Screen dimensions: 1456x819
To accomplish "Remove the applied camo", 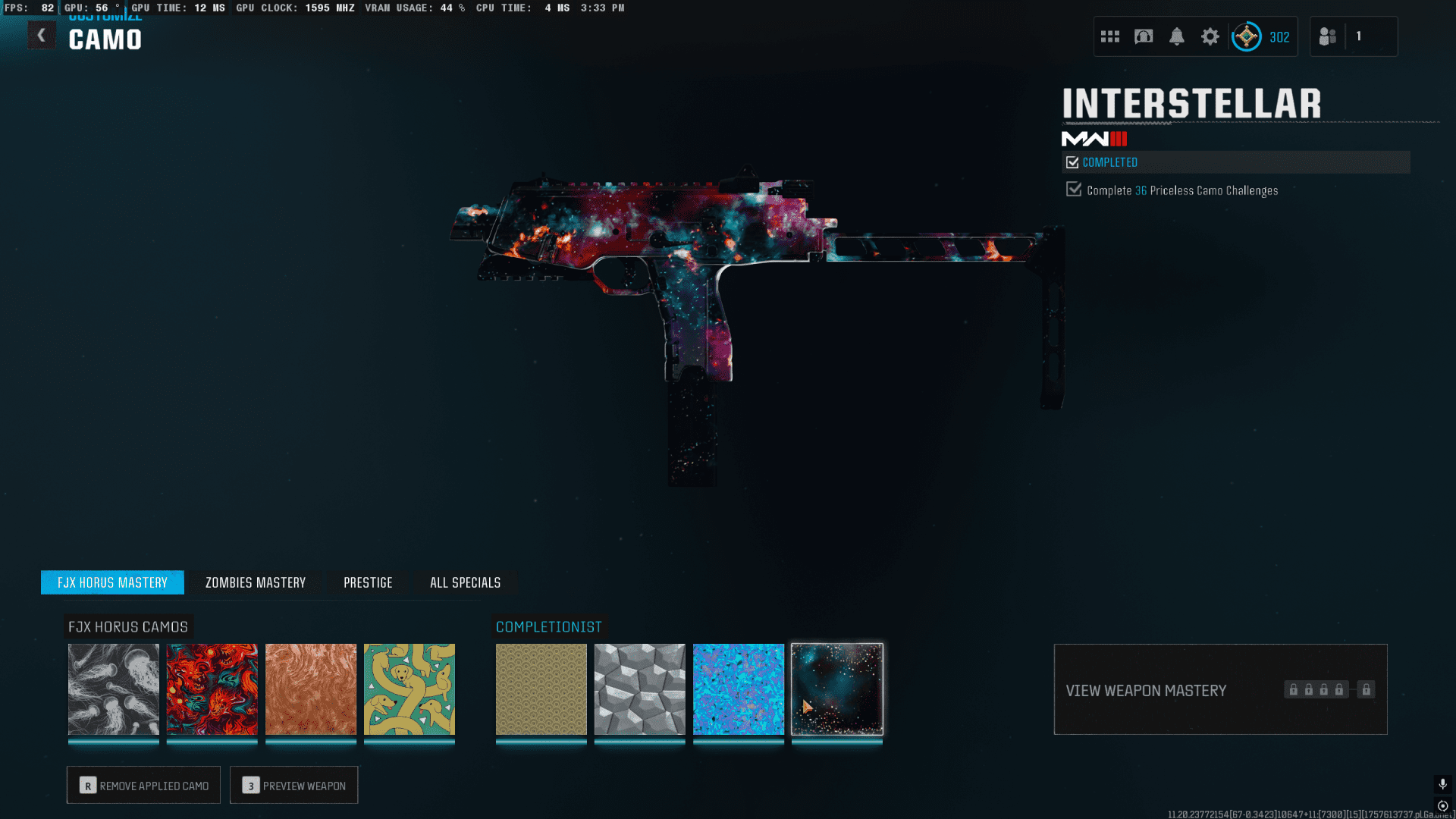I will click(x=143, y=785).
